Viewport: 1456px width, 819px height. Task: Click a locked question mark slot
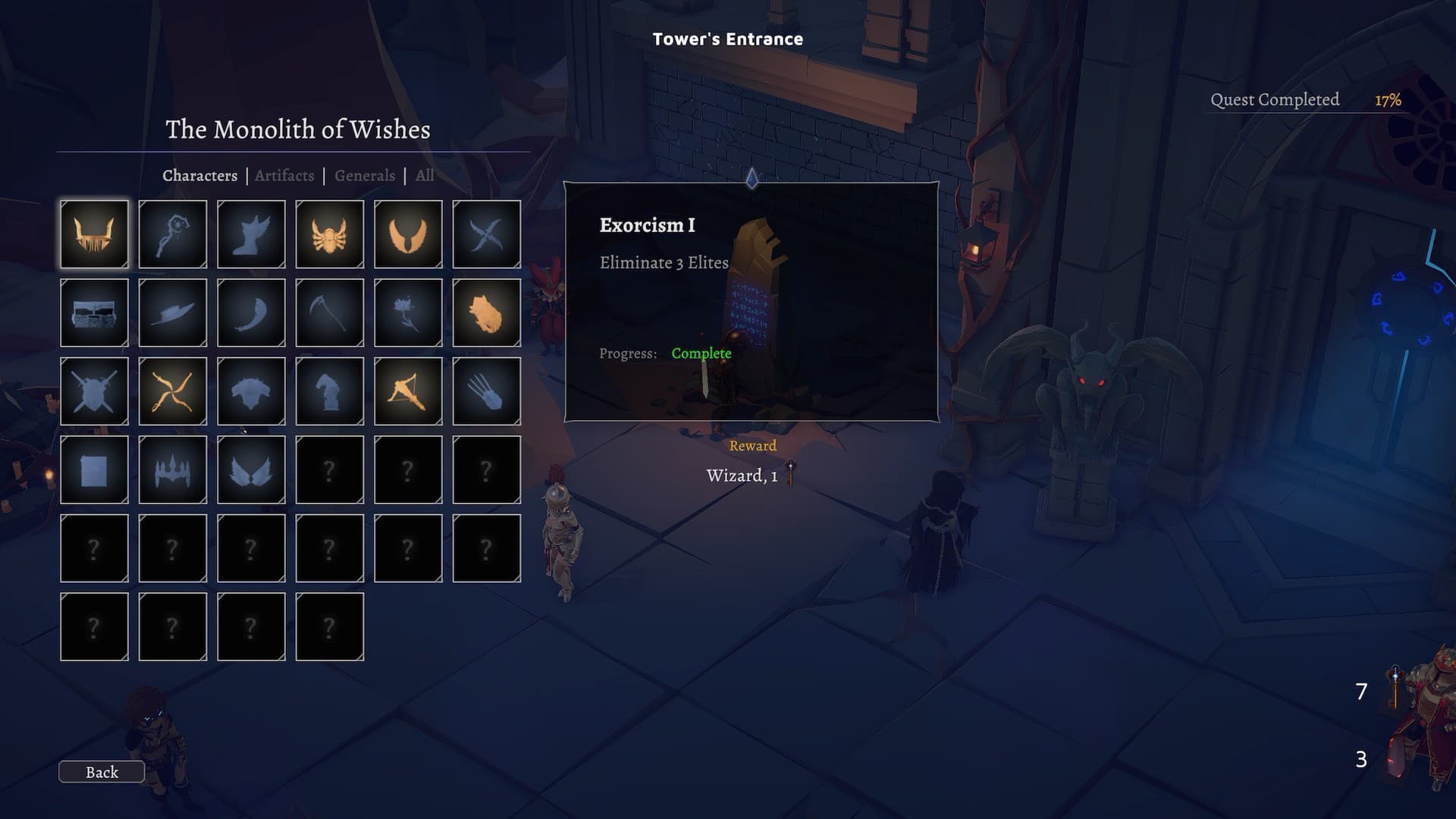coord(331,470)
